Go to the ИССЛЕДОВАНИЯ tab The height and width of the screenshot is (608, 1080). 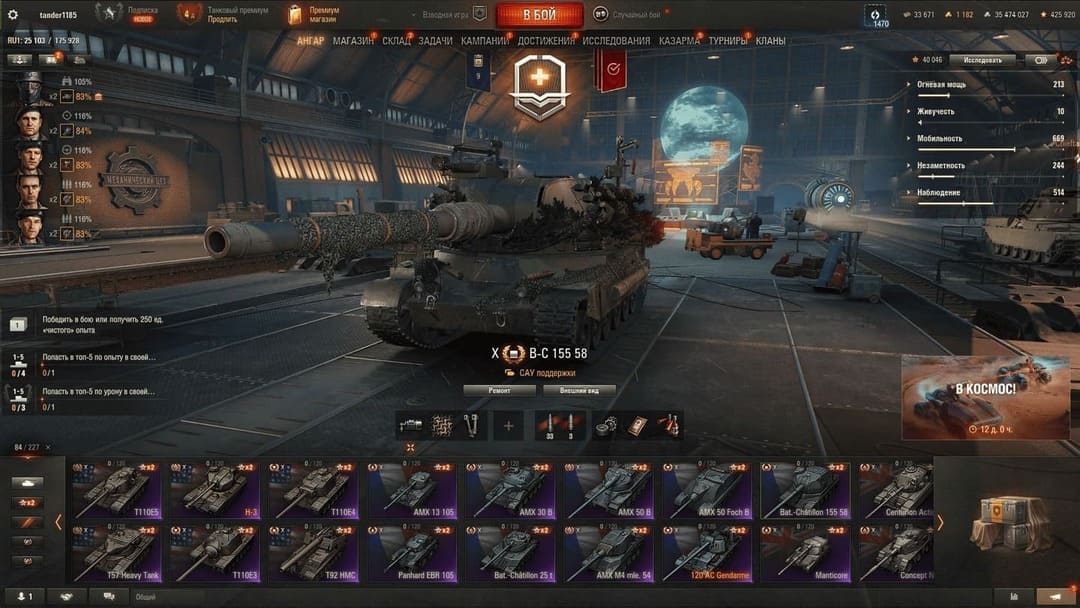tap(616, 41)
